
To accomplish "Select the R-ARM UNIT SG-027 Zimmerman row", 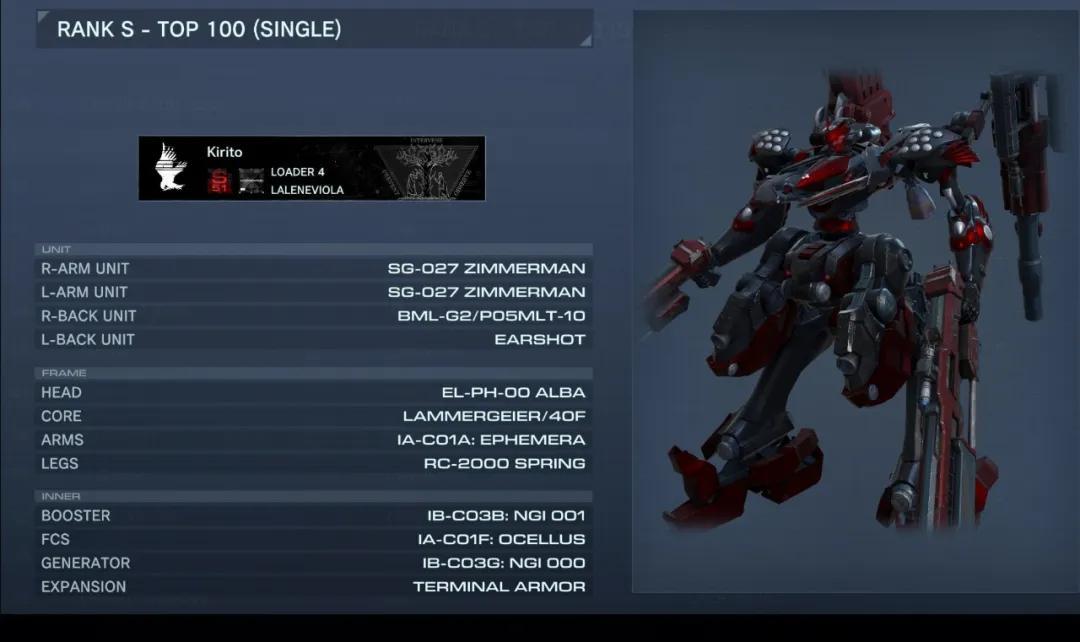I will click(313, 268).
